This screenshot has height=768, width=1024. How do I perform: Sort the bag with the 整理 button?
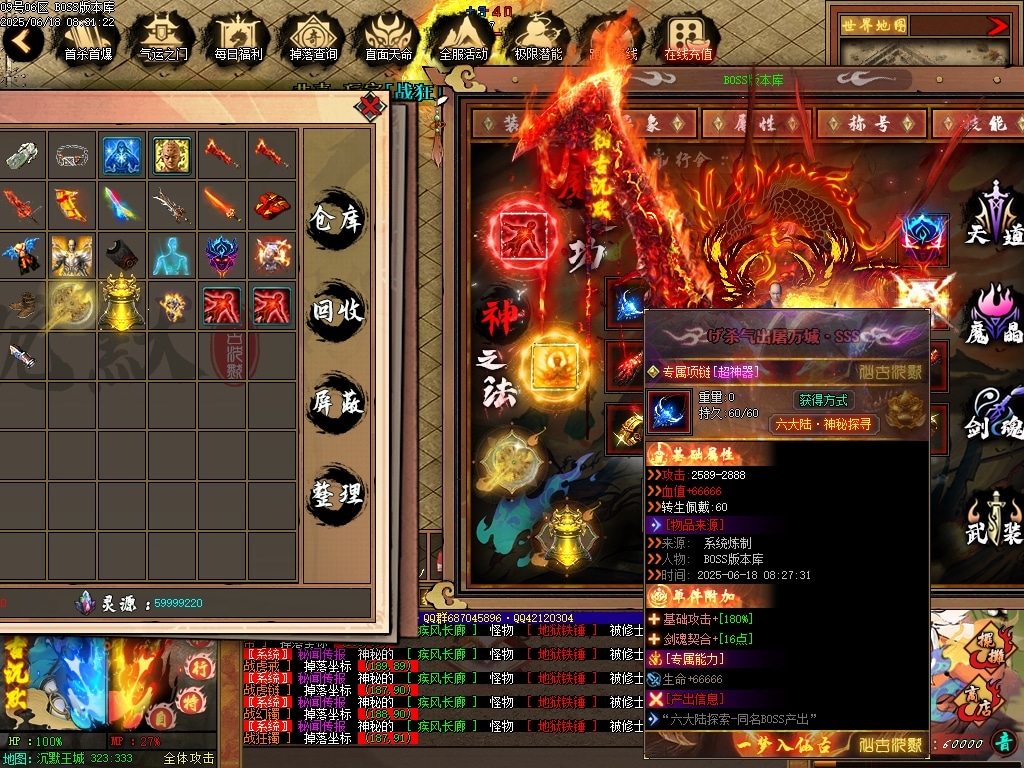point(337,494)
